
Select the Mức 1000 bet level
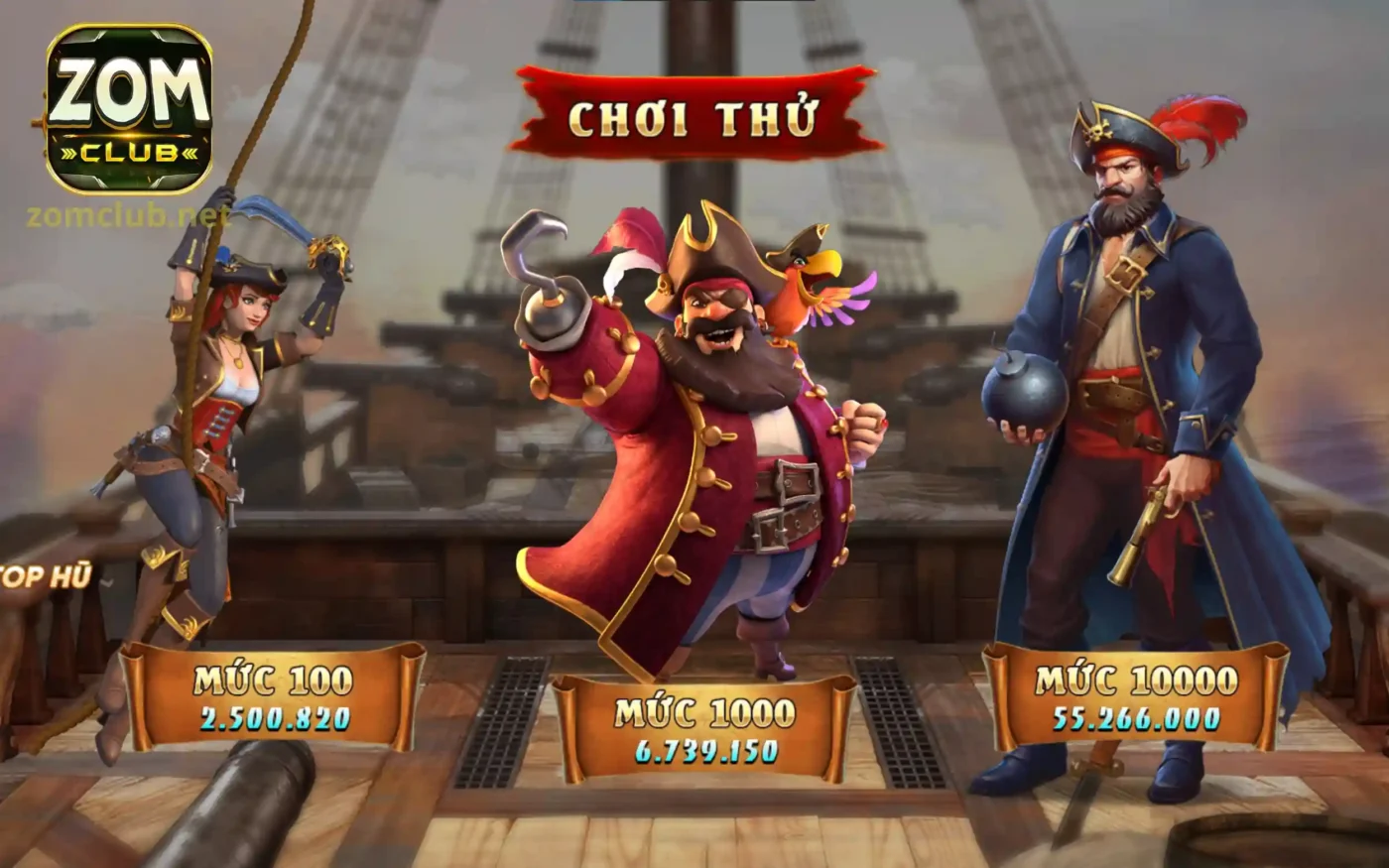(703, 729)
